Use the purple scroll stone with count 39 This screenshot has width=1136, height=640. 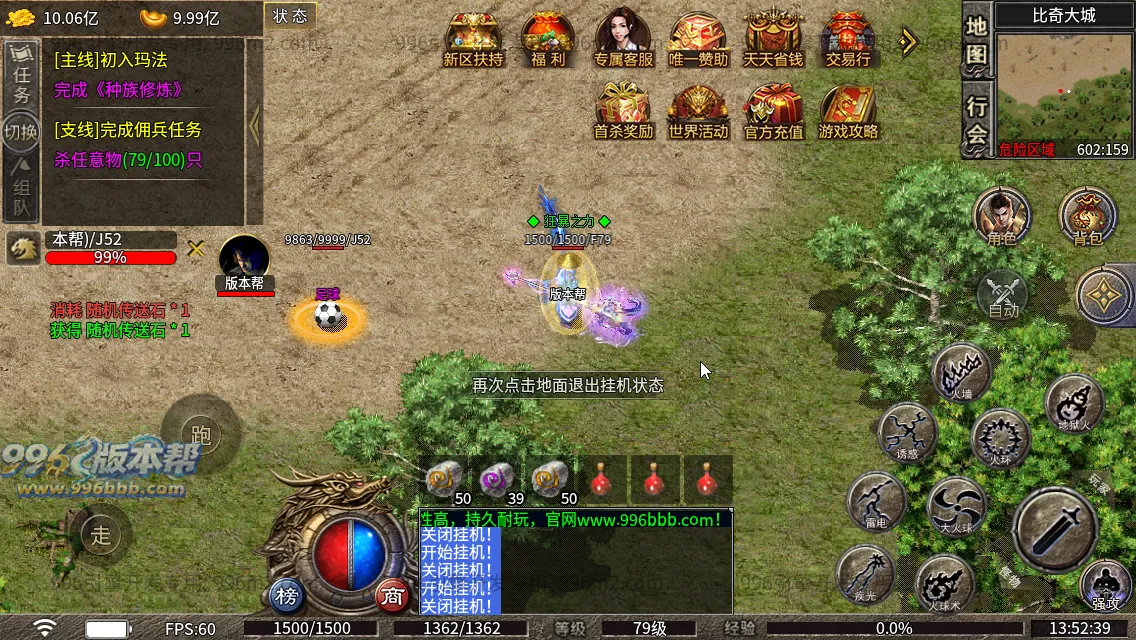tap(497, 480)
